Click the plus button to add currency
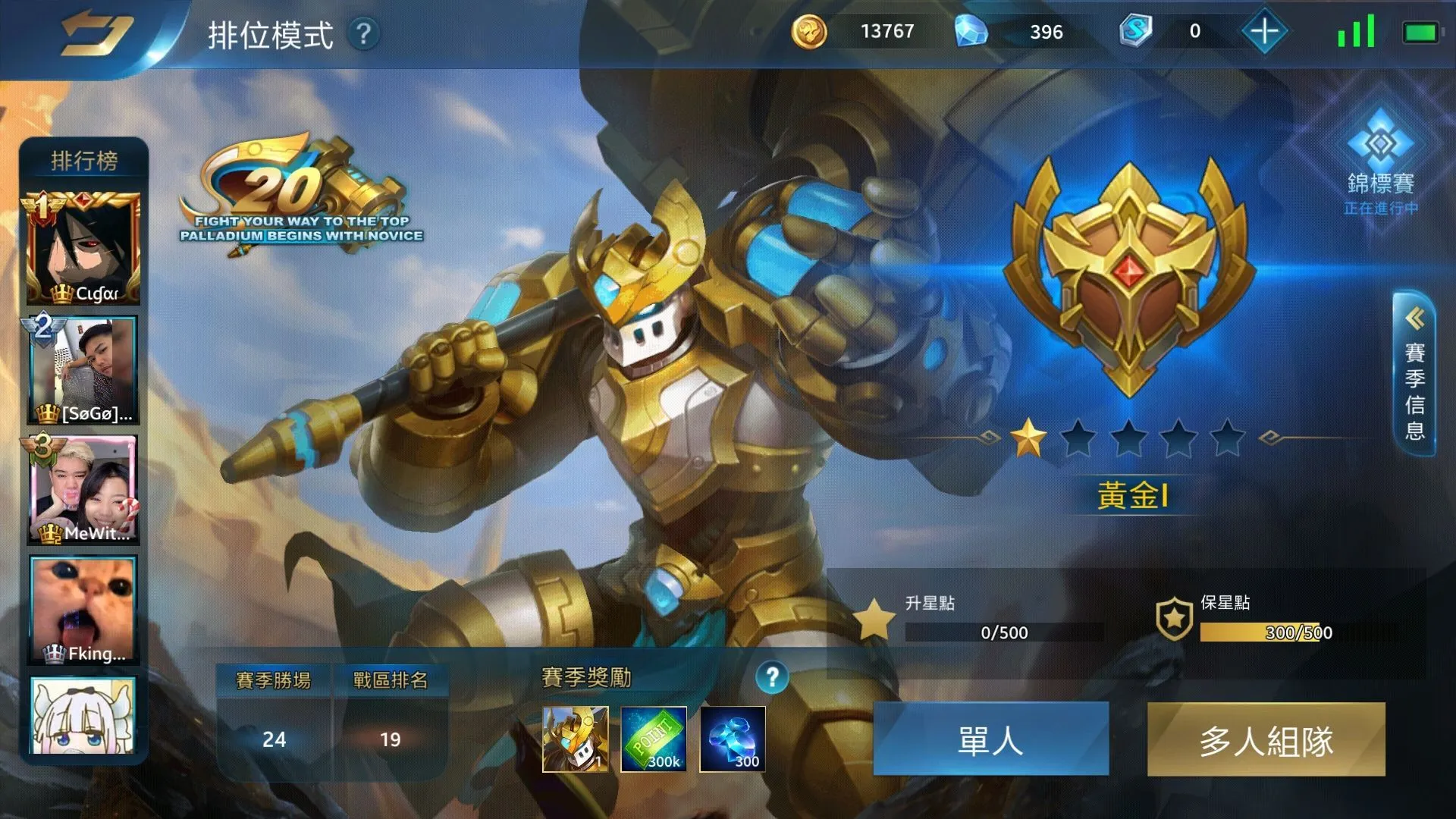The height and width of the screenshot is (819, 1456). (x=1264, y=32)
